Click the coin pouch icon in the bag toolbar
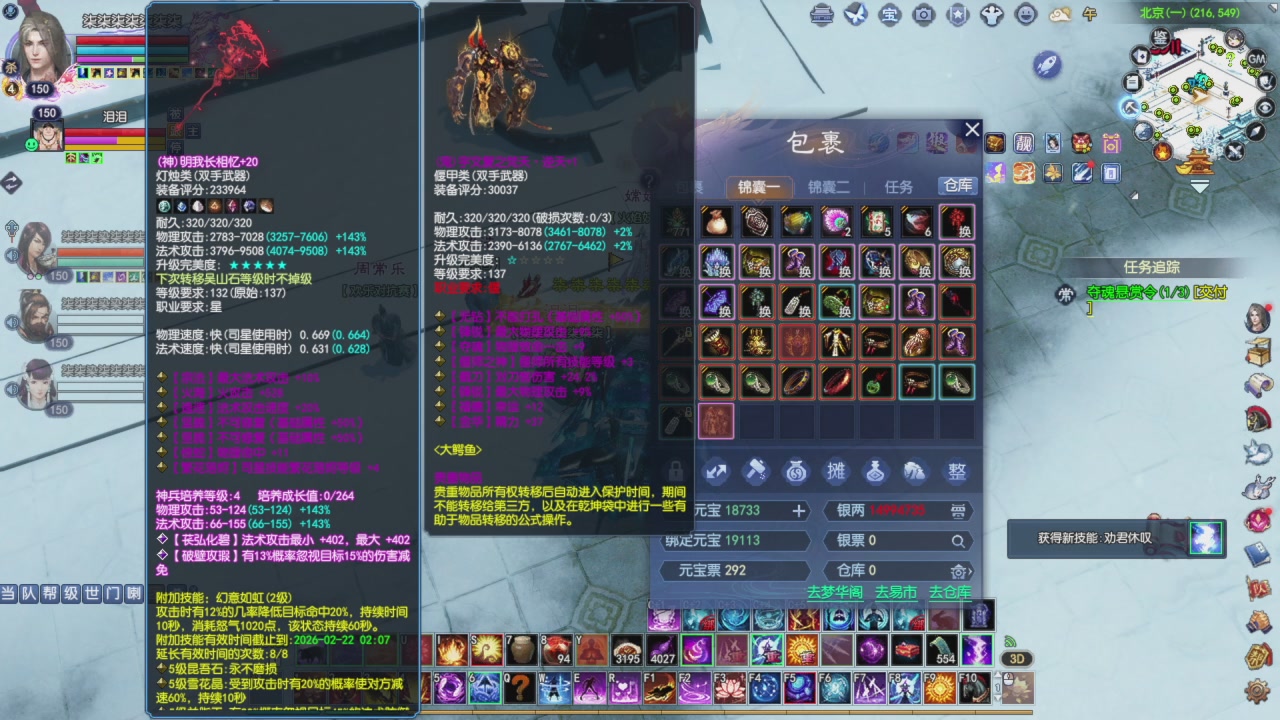 click(x=796, y=470)
